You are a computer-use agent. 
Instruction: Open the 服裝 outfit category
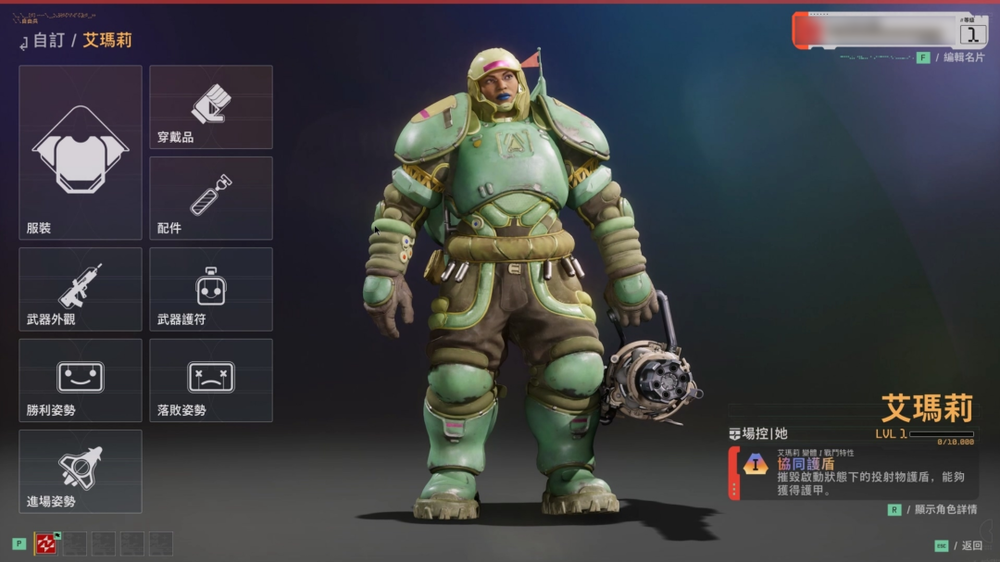click(80, 152)
